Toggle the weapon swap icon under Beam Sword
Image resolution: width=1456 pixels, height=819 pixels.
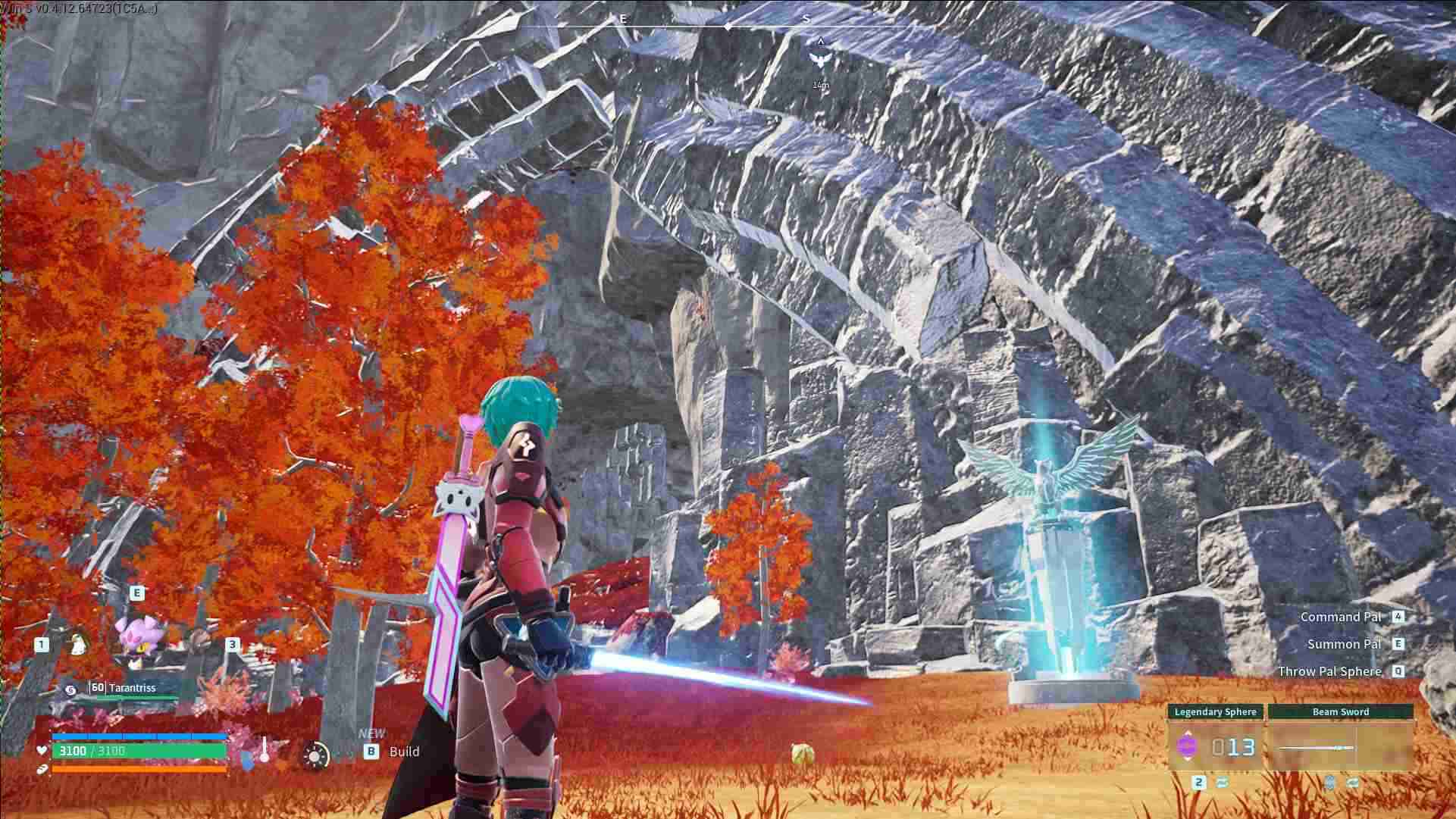(1353, 782)
